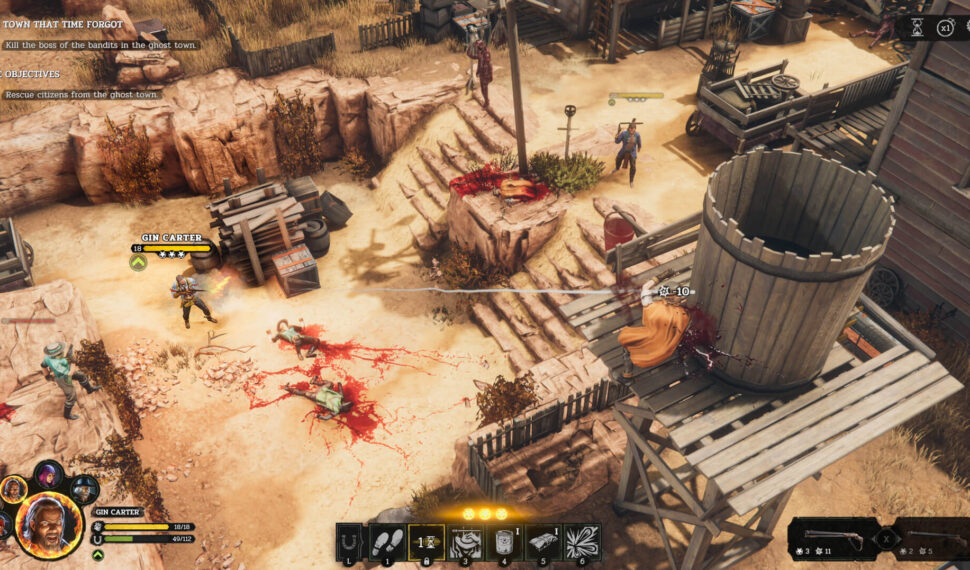Select the rescue citizens side objective
The height and width of the screenshot is (570, 970).
click(82, 94)
